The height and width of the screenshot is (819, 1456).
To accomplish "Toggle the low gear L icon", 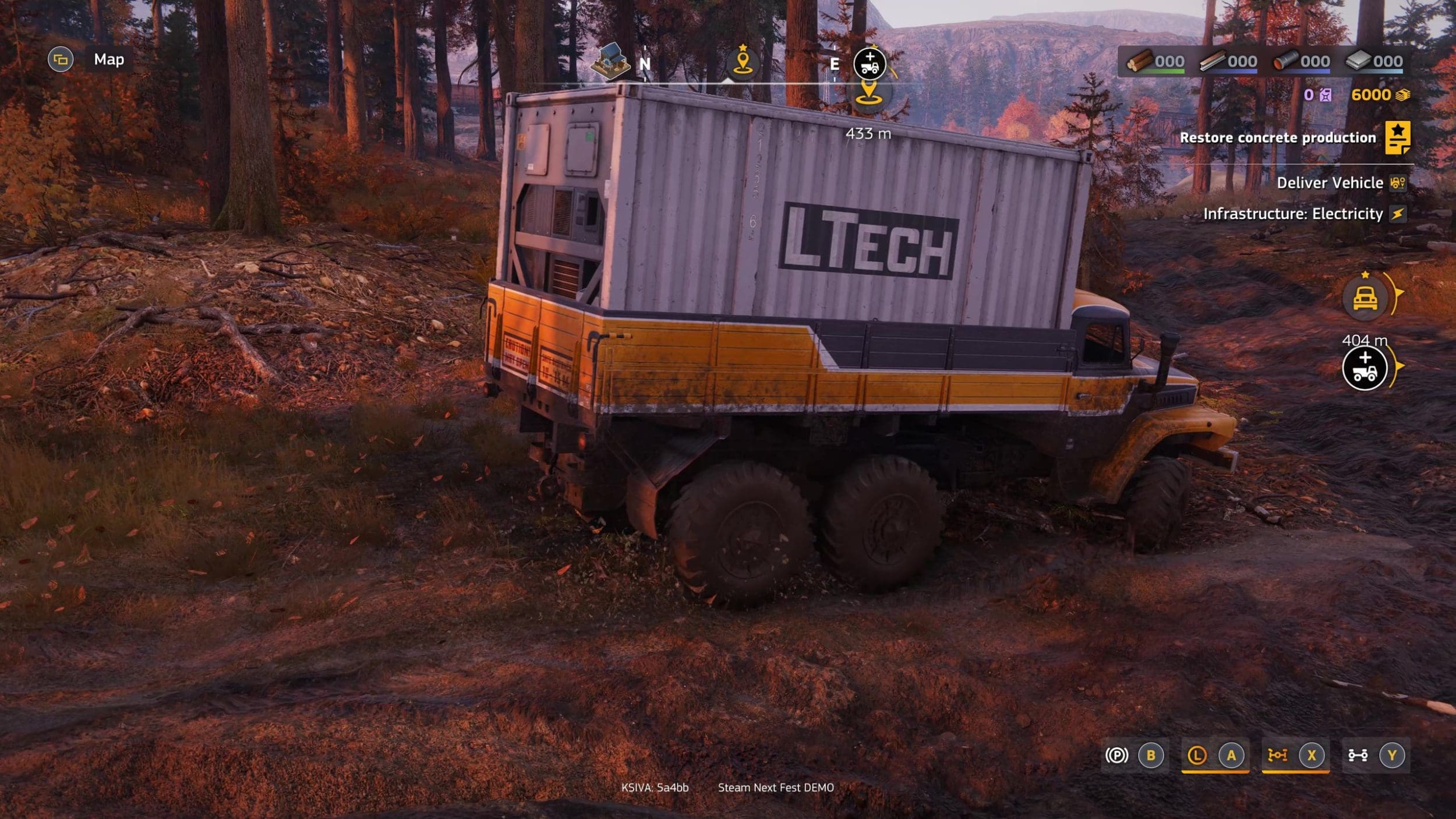I will pos(1196,756).
